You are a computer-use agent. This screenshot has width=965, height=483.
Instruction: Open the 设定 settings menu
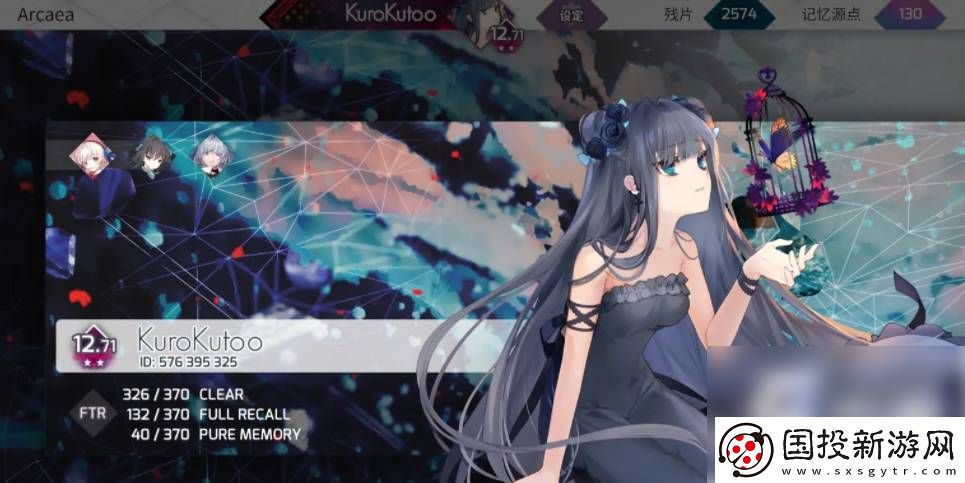click(x=571, y=15)
